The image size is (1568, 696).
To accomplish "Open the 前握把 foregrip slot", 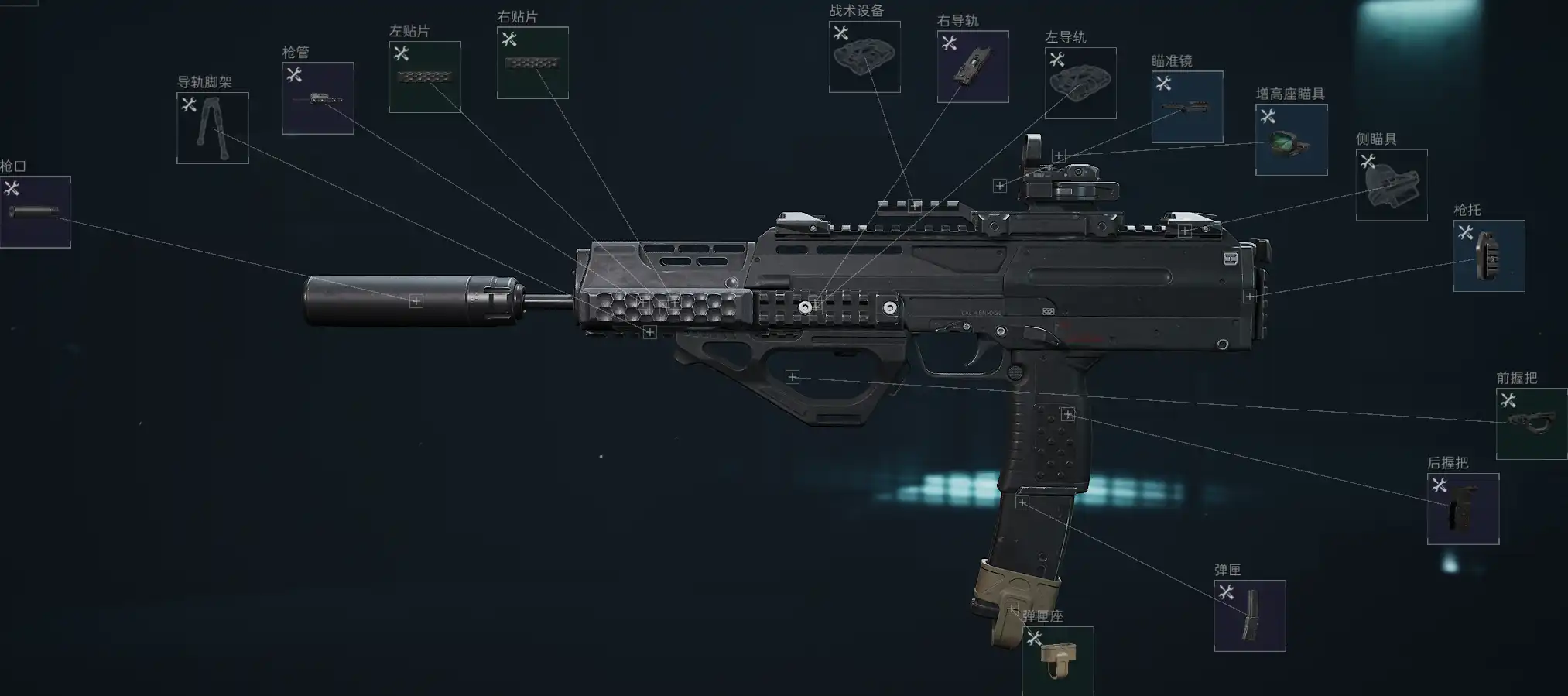I will [x=1532, y=424].
